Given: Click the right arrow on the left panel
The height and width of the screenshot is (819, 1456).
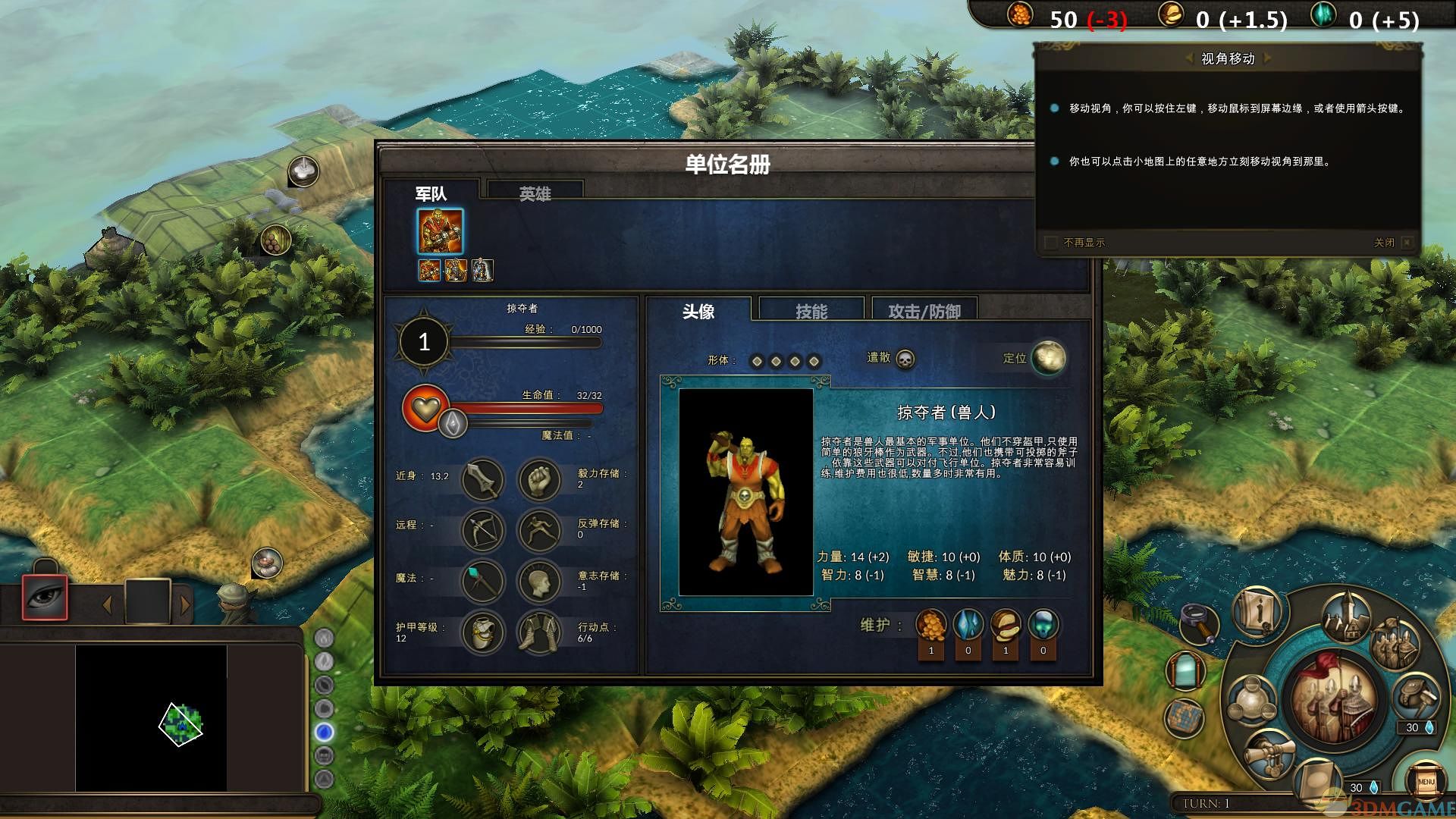Looking at the screenshot, I should pyautogui.click(x=185, y=604).
